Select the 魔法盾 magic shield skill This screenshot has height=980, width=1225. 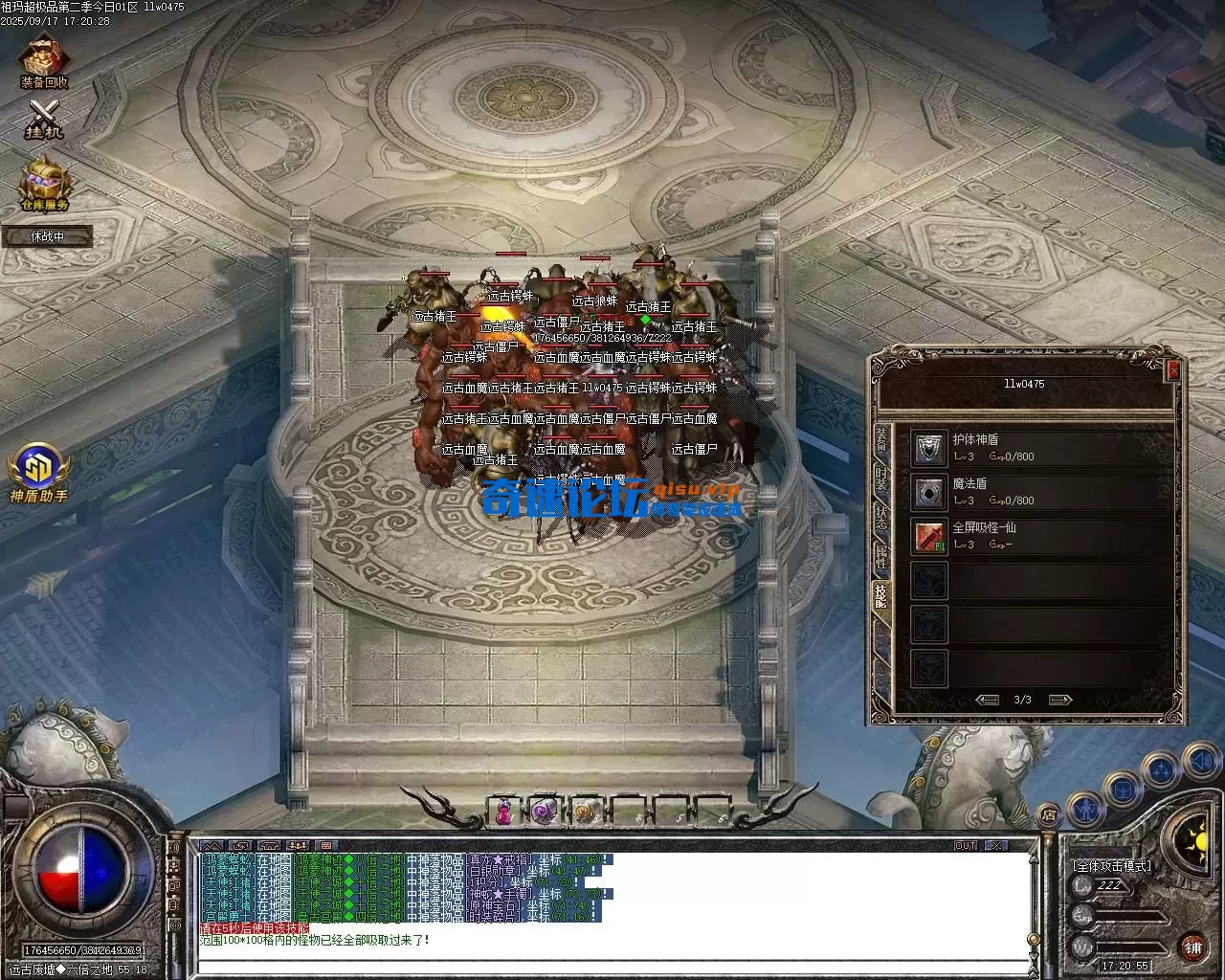(928, 492)
